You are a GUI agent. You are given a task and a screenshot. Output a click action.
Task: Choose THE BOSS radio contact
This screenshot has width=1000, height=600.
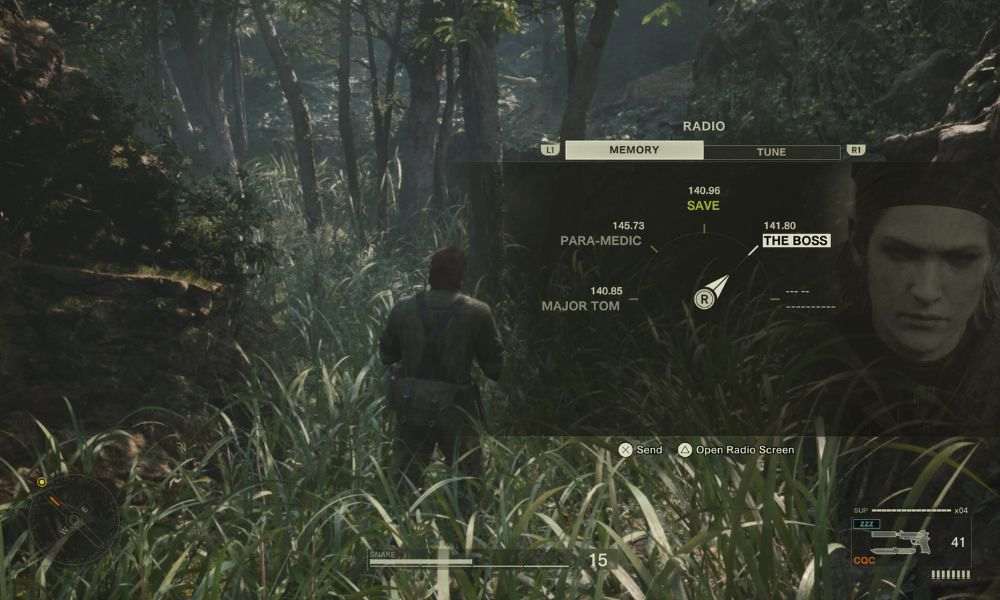(x=796, y=240)
